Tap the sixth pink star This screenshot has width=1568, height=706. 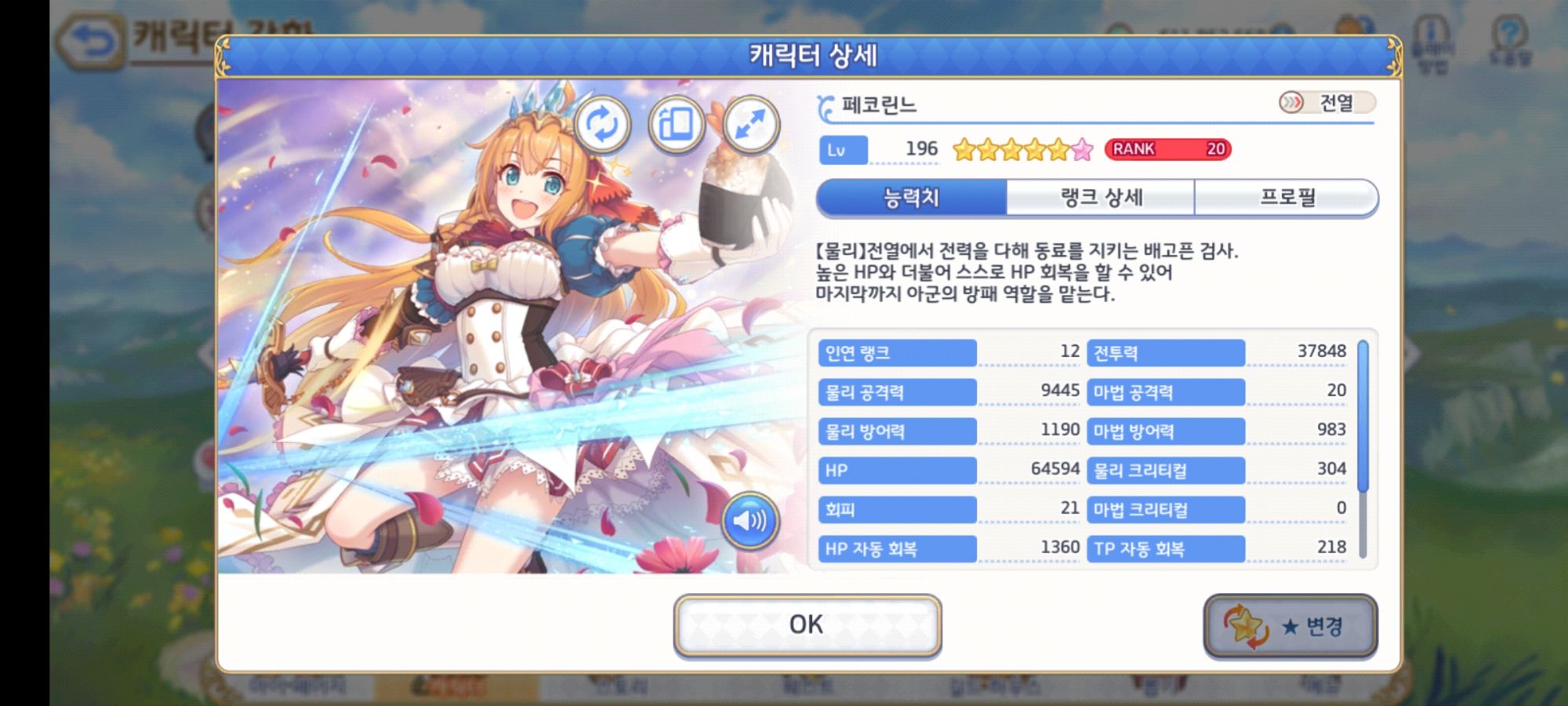point(1084,150)
